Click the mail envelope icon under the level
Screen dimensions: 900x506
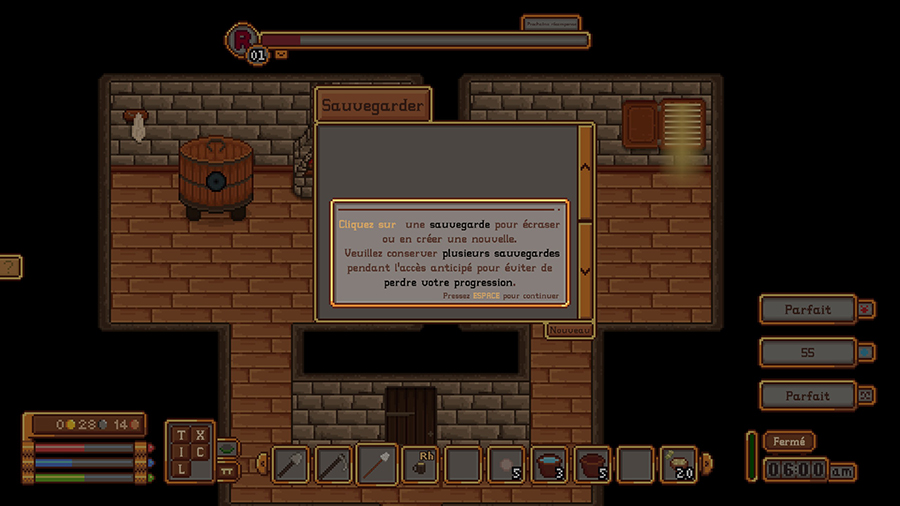281,55
